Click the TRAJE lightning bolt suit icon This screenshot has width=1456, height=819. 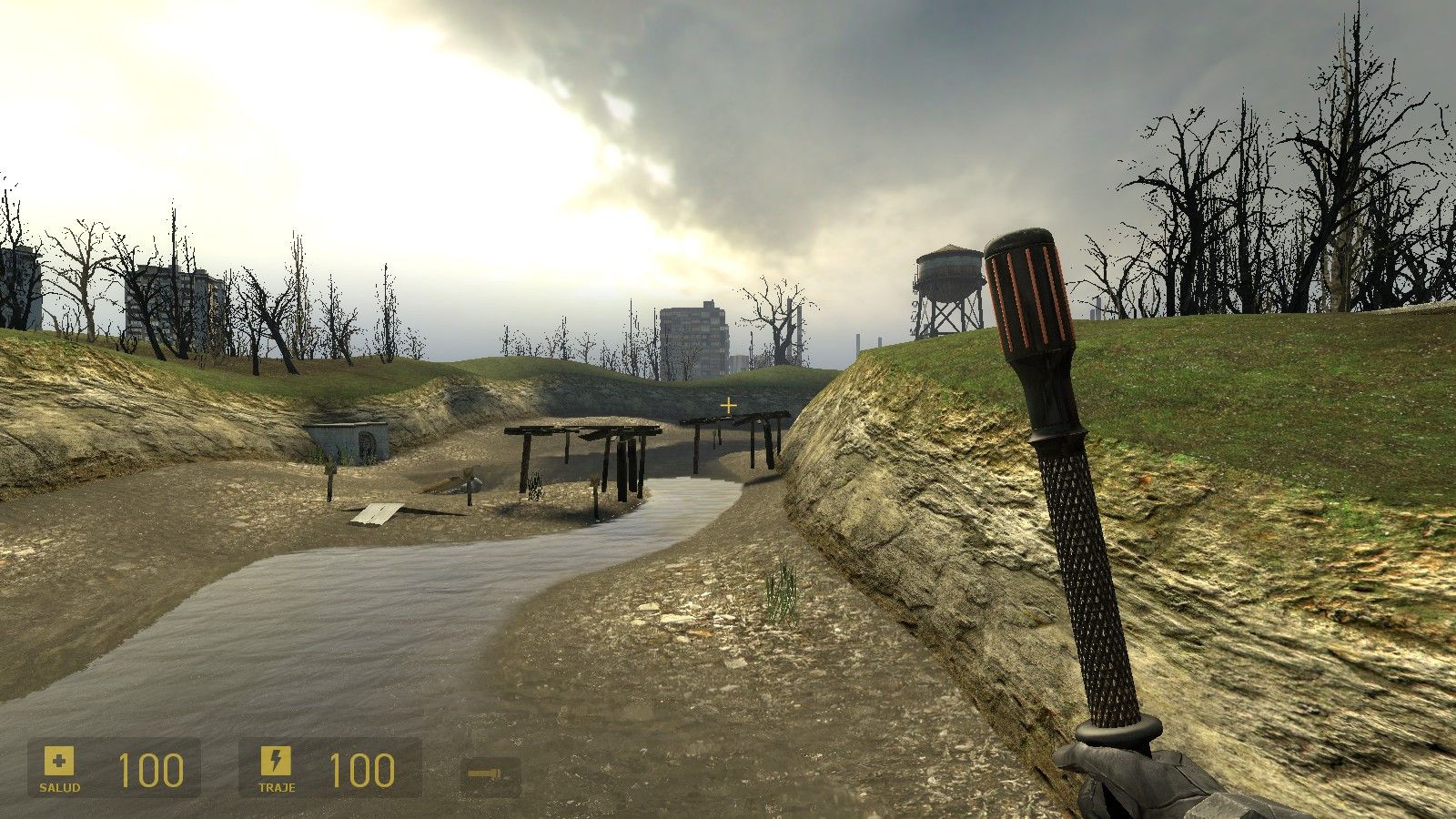275,760
